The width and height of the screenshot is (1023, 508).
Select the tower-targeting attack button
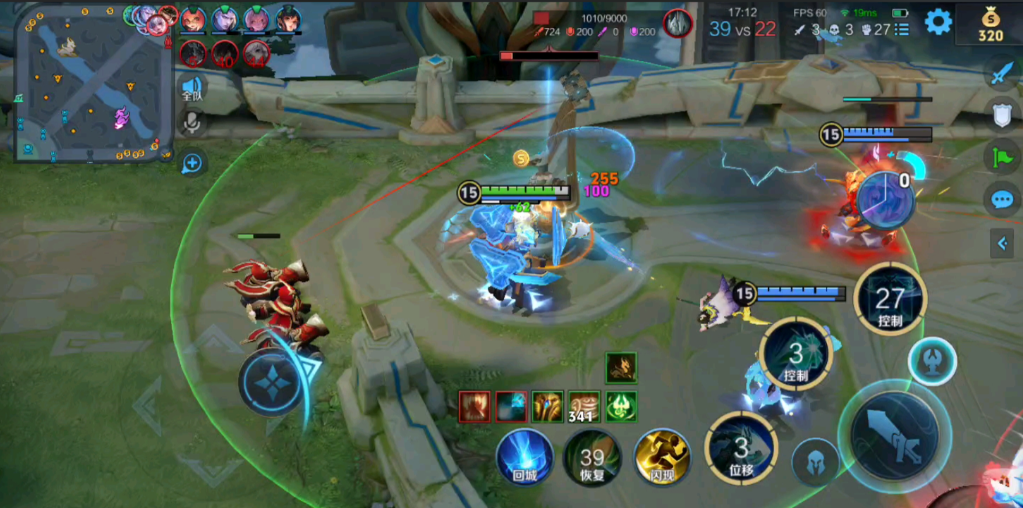click(931, 362)
